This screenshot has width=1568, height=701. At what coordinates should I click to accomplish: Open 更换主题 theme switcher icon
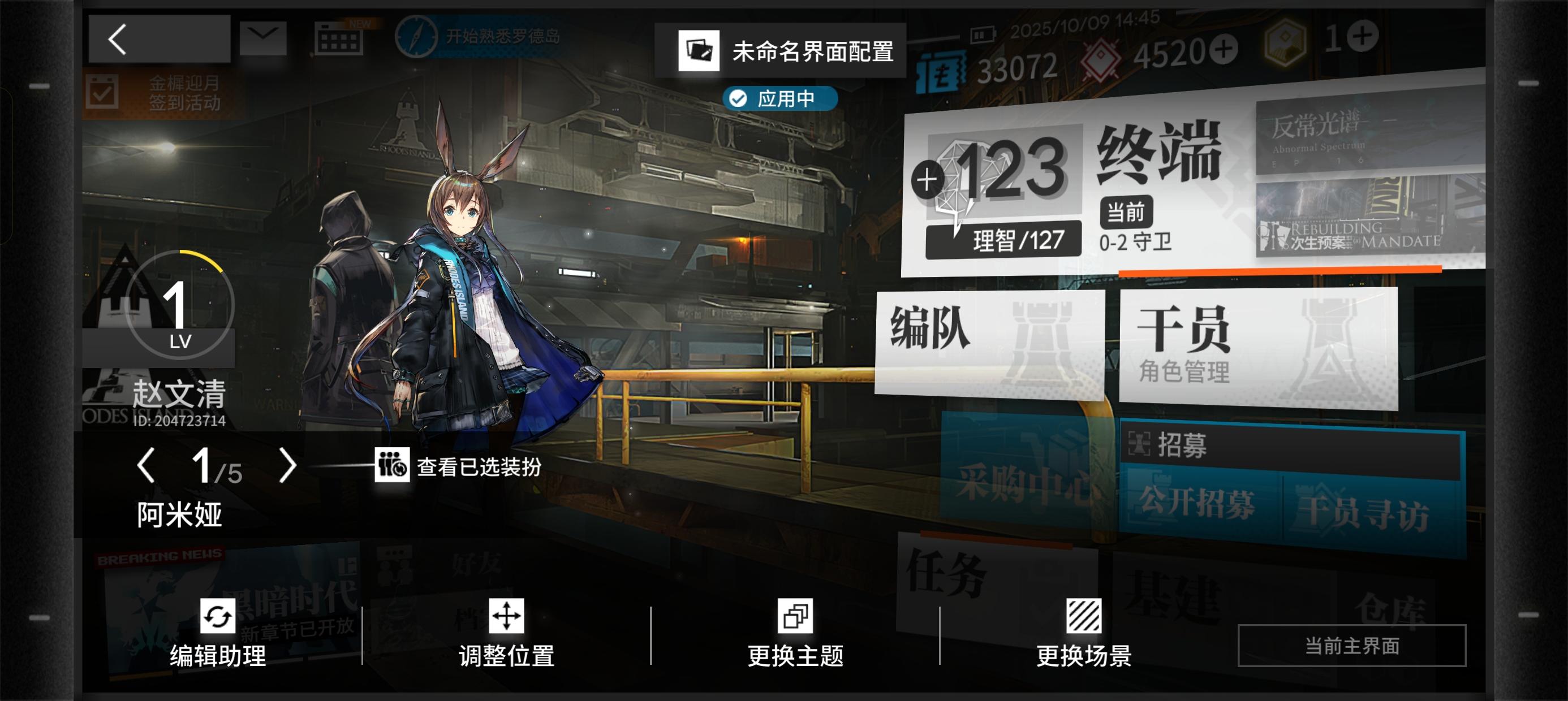[x=798, y=616]
